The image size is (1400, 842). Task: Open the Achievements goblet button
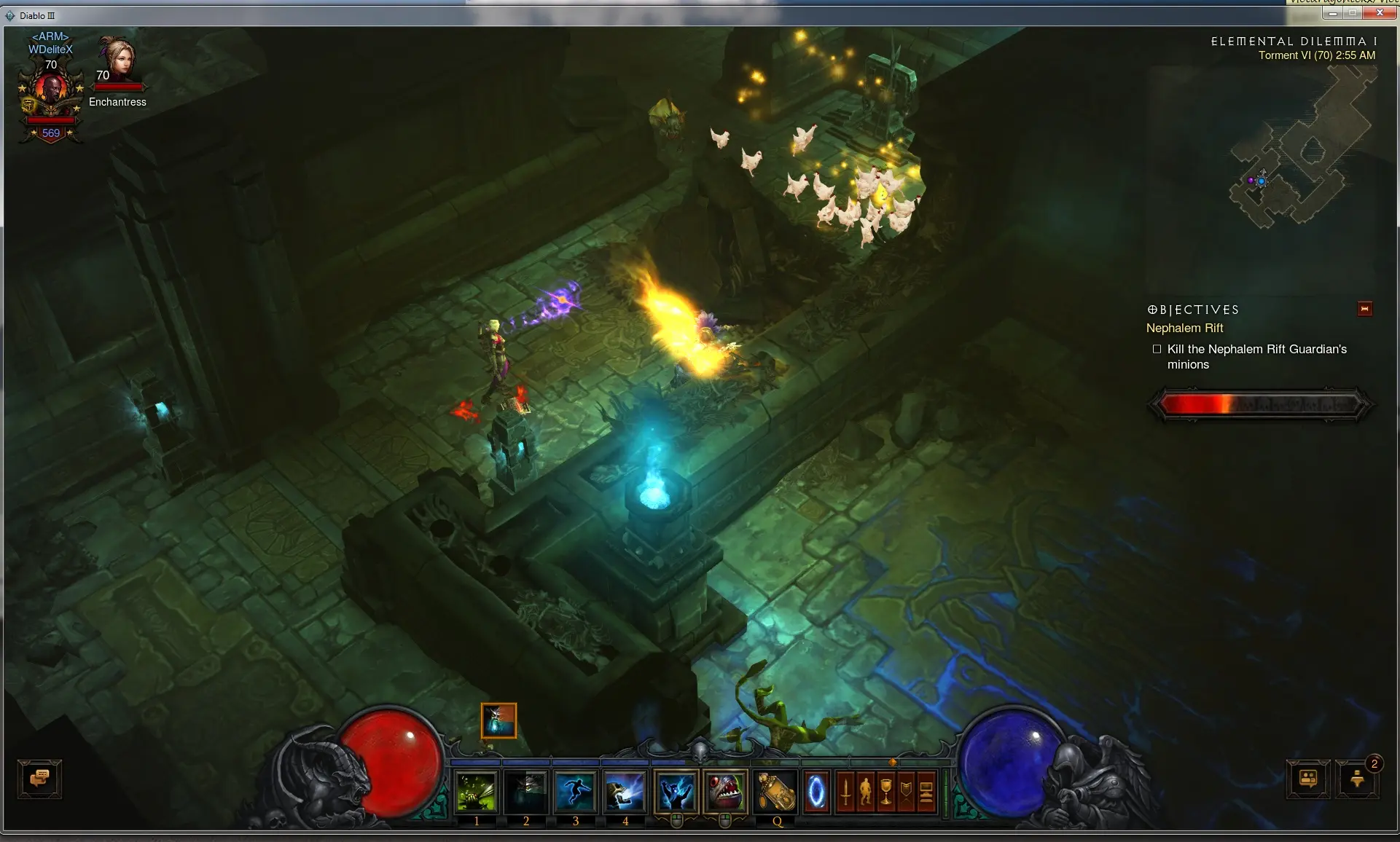[886, 792]
